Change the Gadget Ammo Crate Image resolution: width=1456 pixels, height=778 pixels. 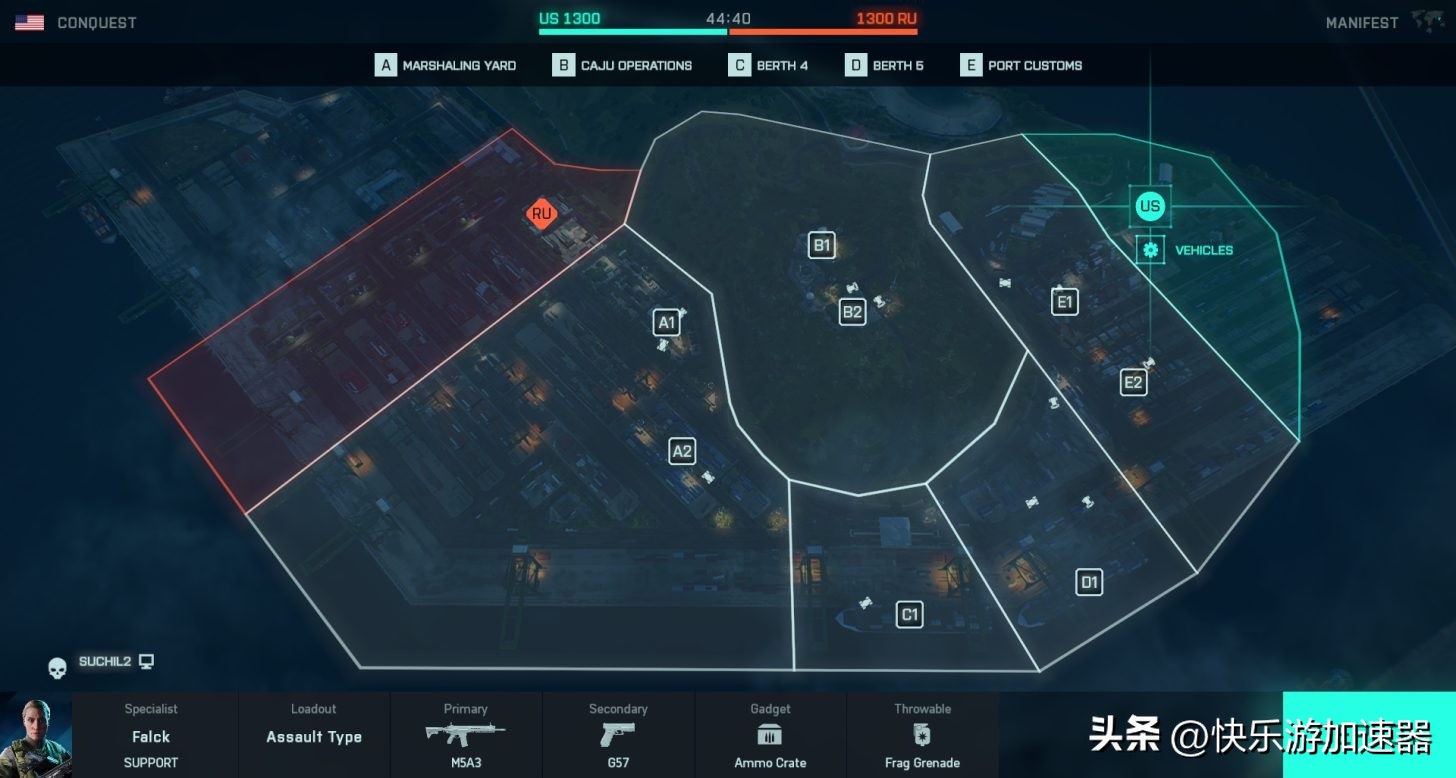[769, 736]
